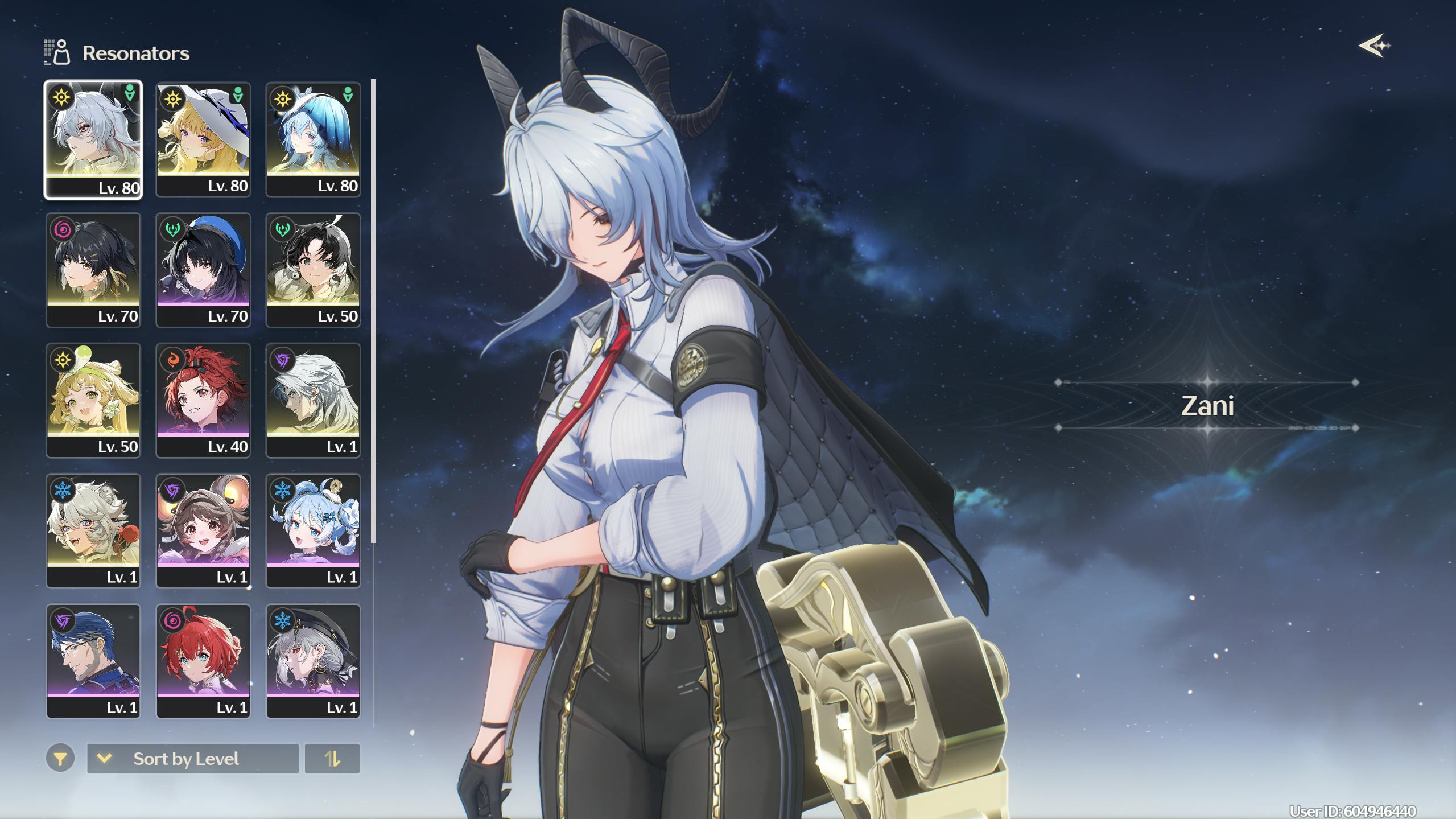
Task: Choose the red-haired Havoc Lv. 1 resonator
Action: click(203, 661)
